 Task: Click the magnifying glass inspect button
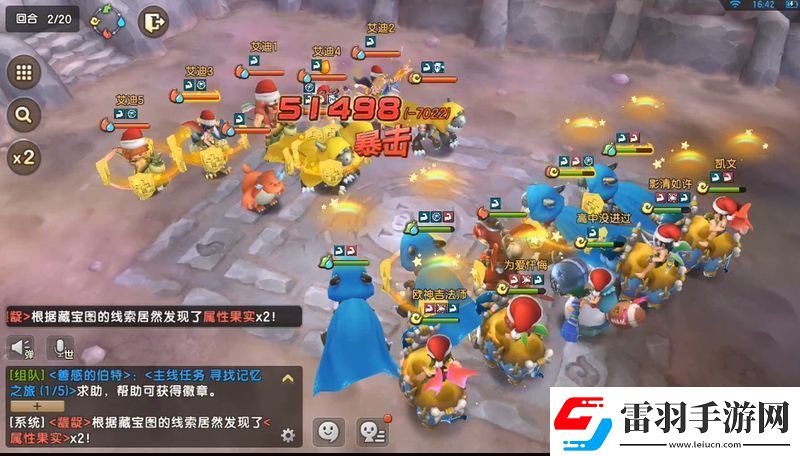tap(24, 115)
